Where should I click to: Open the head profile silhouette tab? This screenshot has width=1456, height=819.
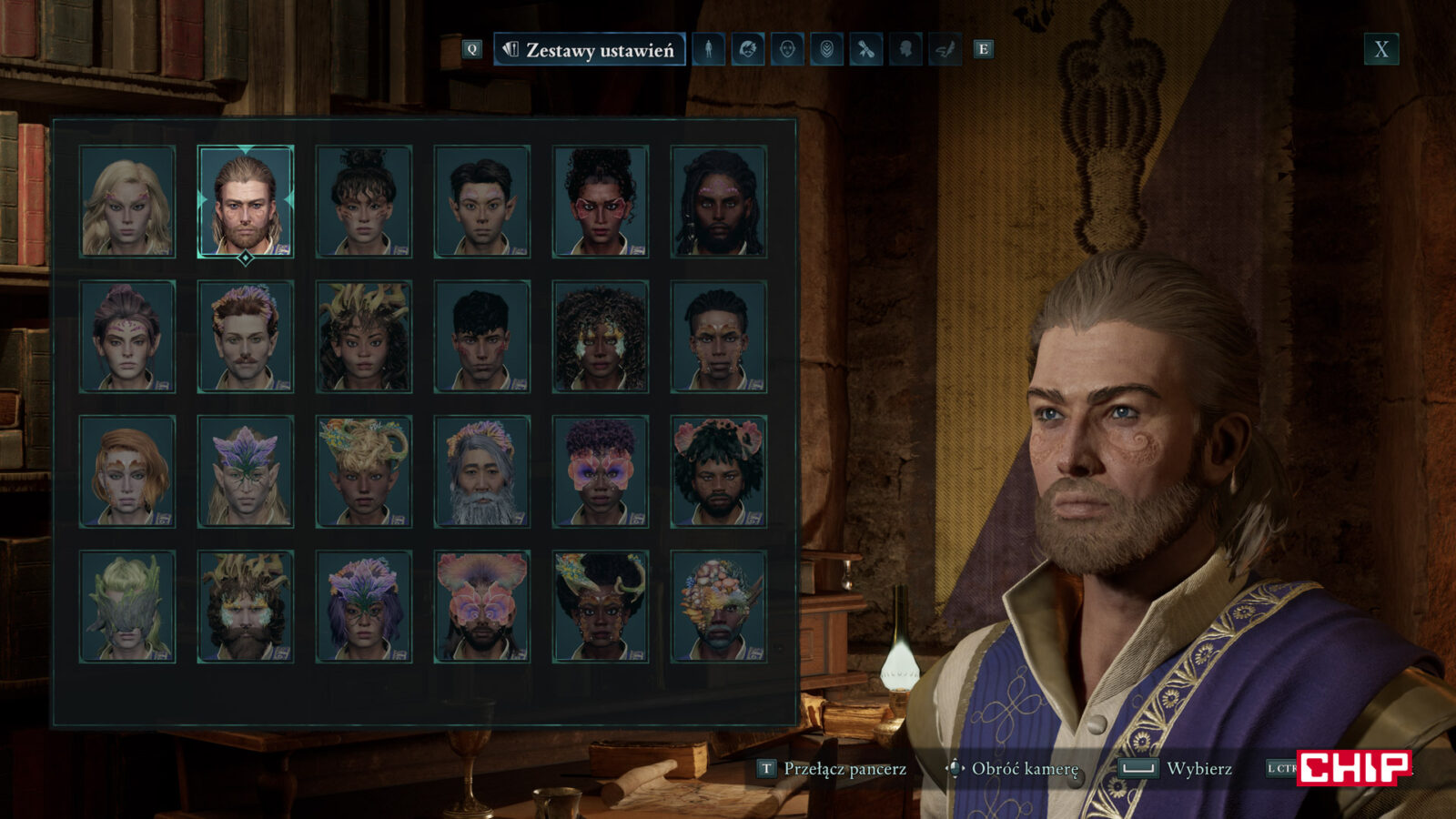coord(905,50)
